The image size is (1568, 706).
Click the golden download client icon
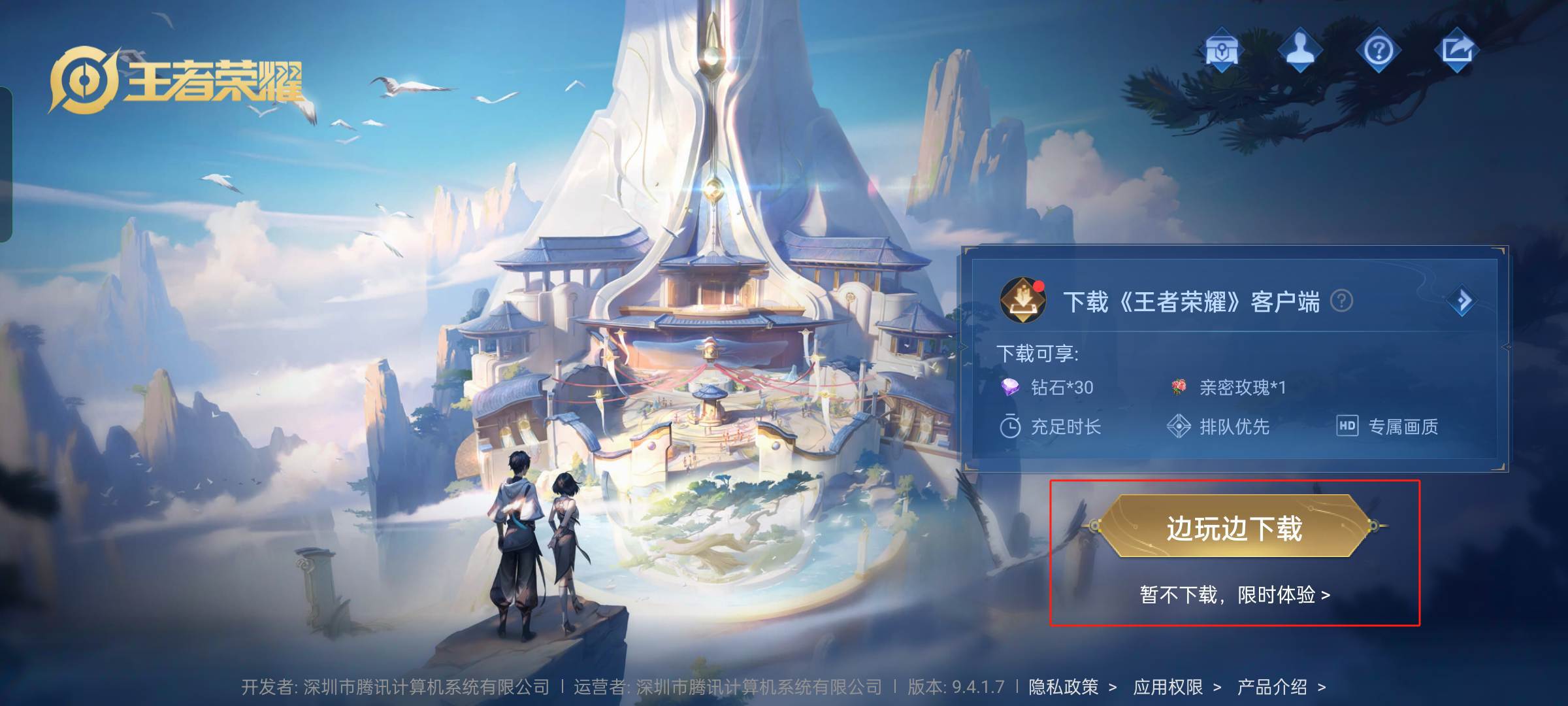(1022, 301)
